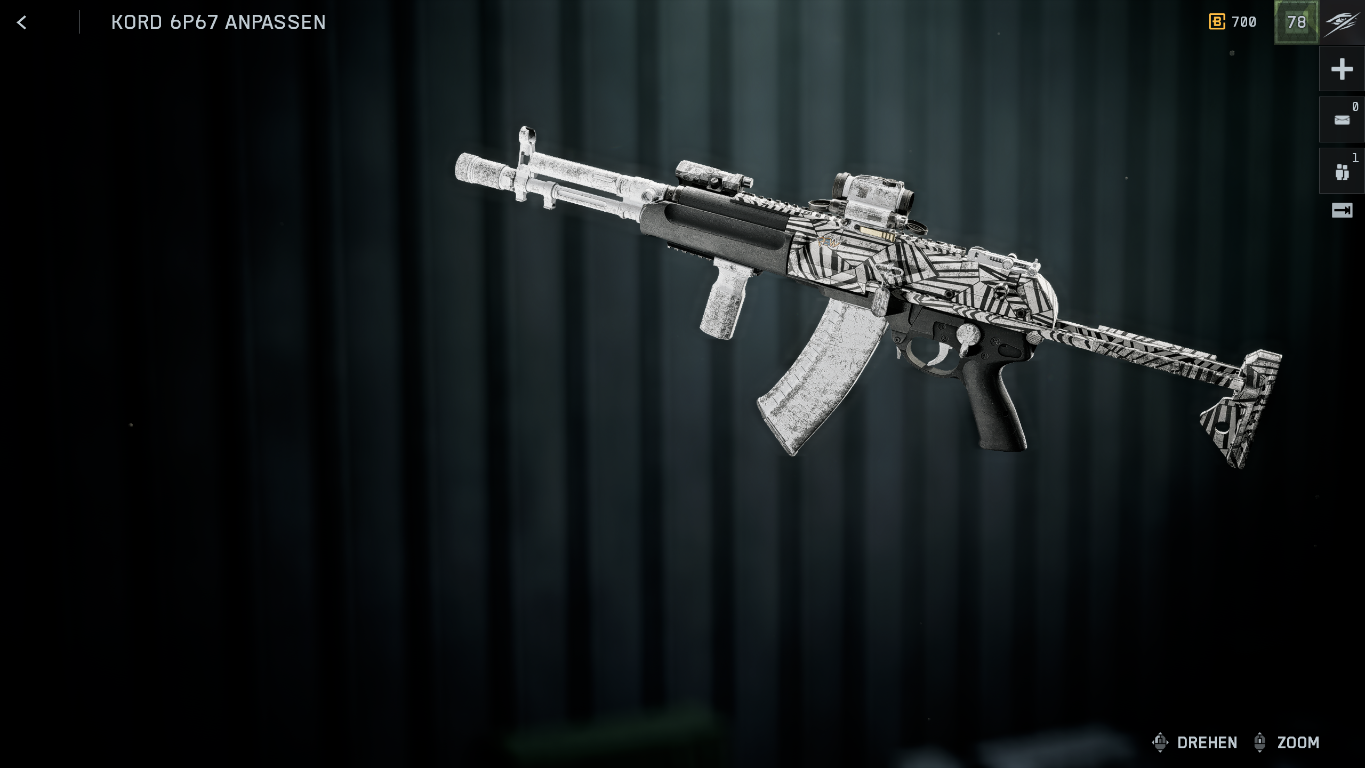Click the Bullion coin icon next to 700
Image resolution: width=1365 pixels, height=768 pixels.
[x=1217, y=21]
